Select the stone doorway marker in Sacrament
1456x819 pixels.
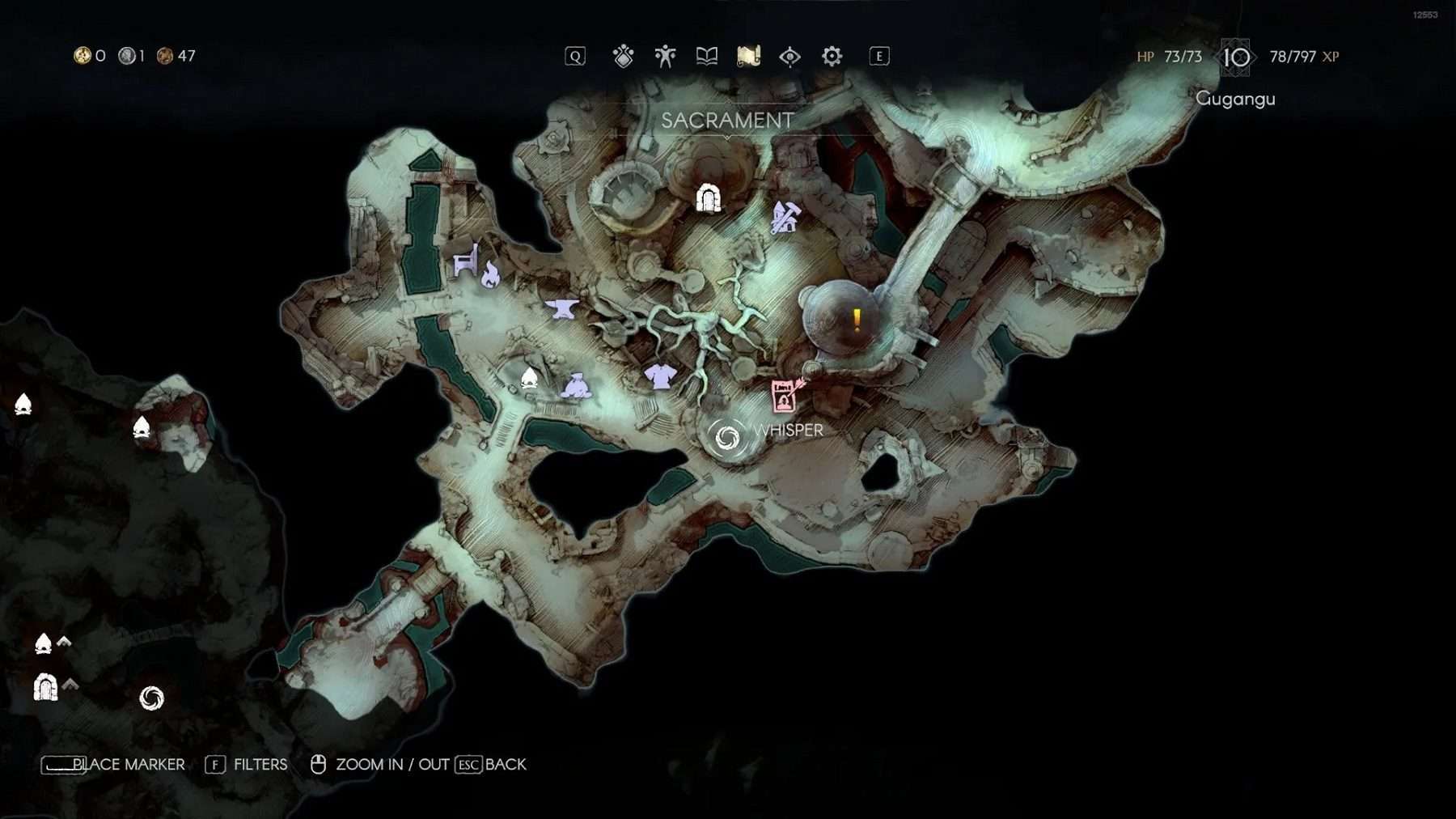pos(709,198)
